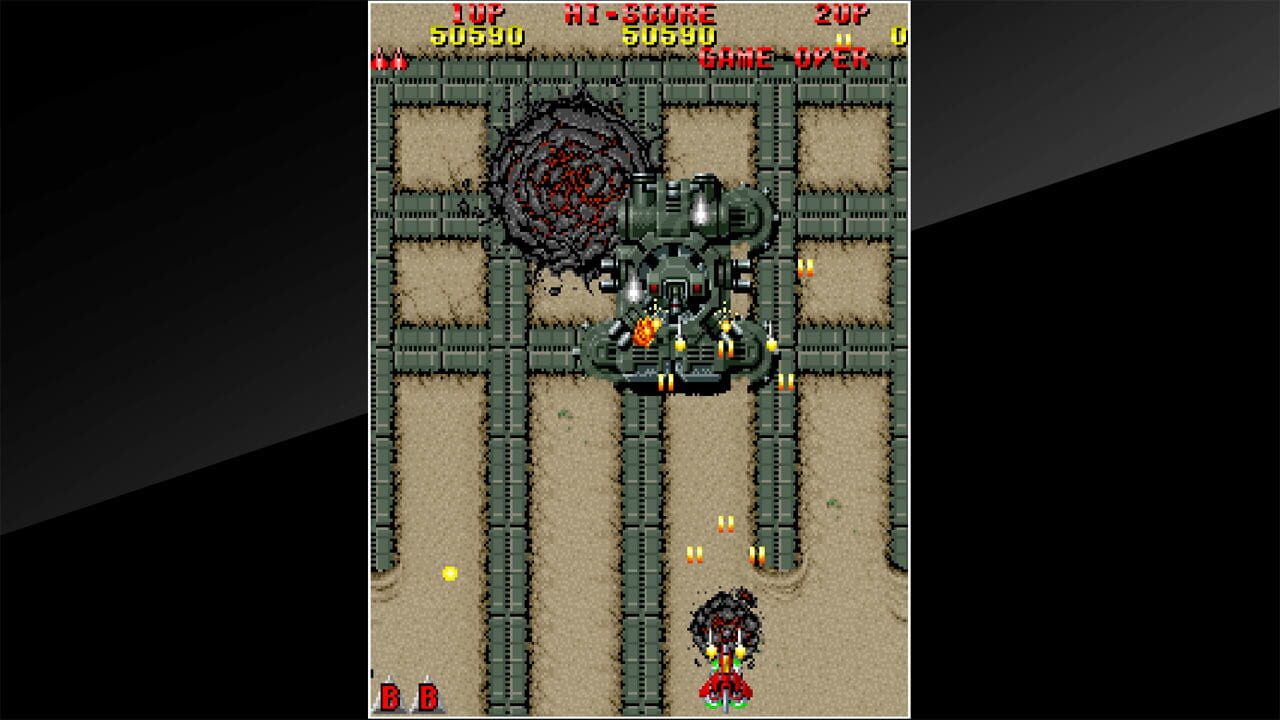Click the 1UP score reading 50590
The height and width of the screenshot is (720, 1280).
(x=474, y=33)
